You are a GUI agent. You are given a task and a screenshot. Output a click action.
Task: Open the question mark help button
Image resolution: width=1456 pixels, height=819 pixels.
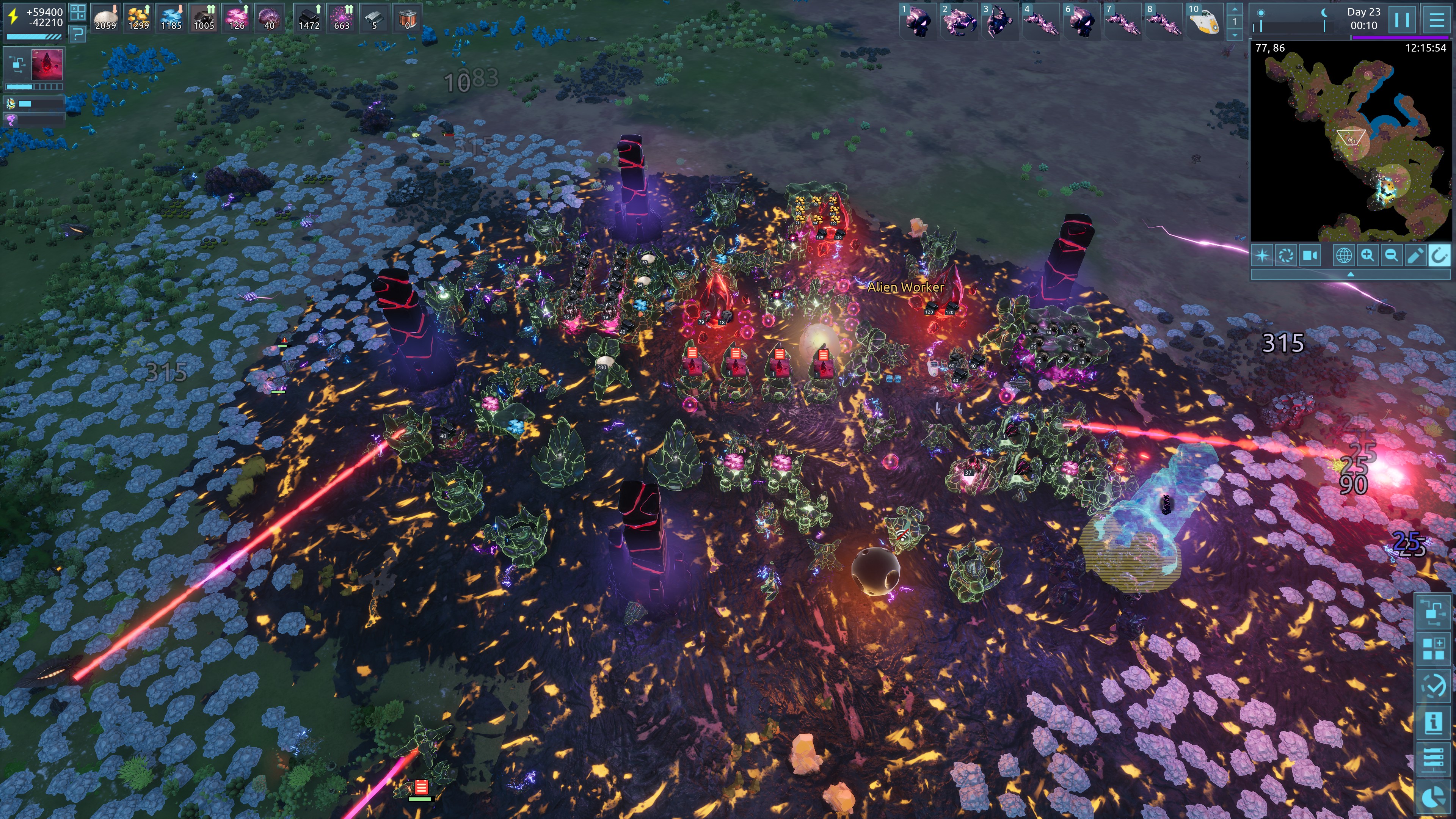click(x=78, y=35)
